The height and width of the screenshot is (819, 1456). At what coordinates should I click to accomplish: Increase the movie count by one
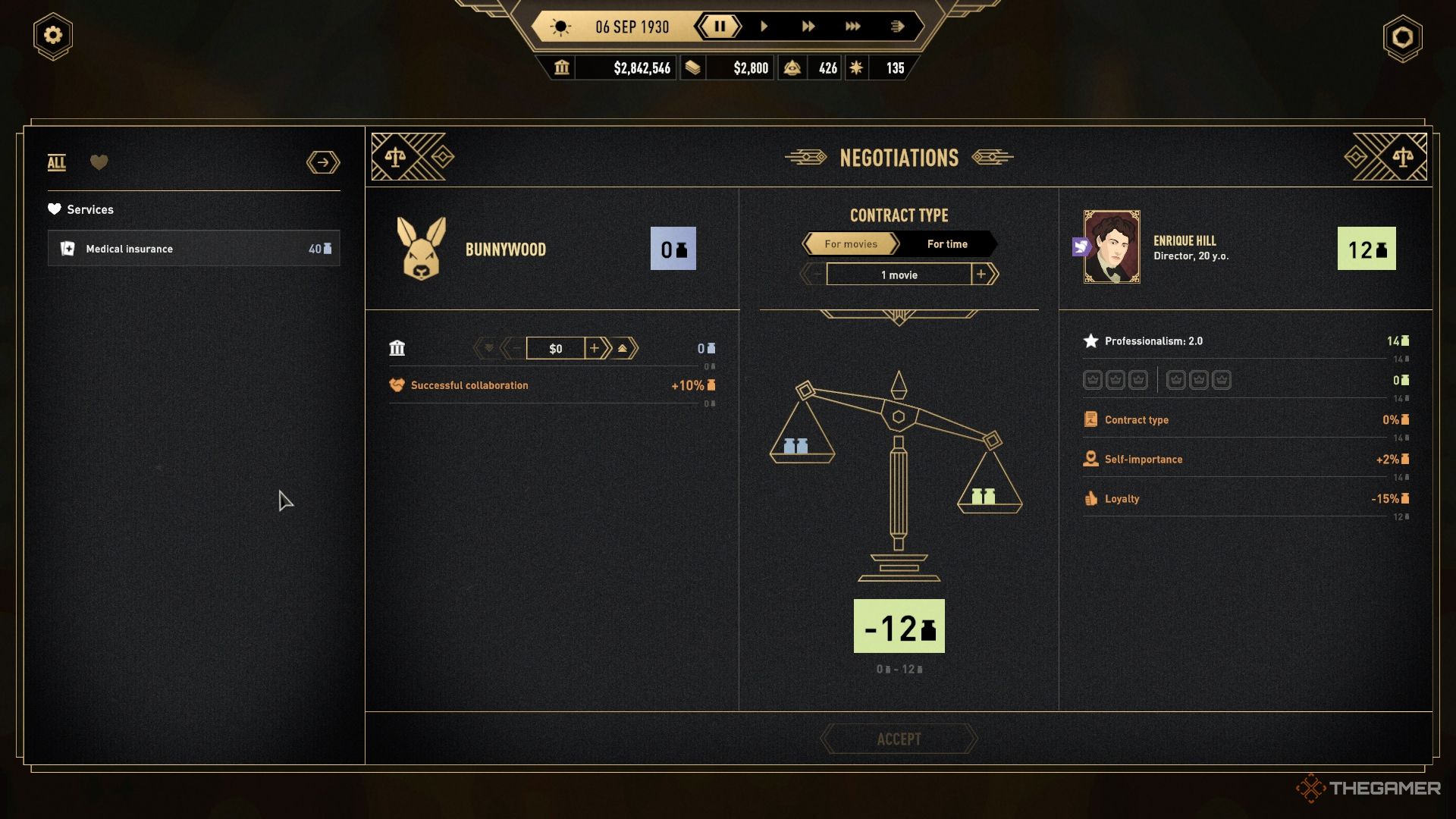pos(982,275)
